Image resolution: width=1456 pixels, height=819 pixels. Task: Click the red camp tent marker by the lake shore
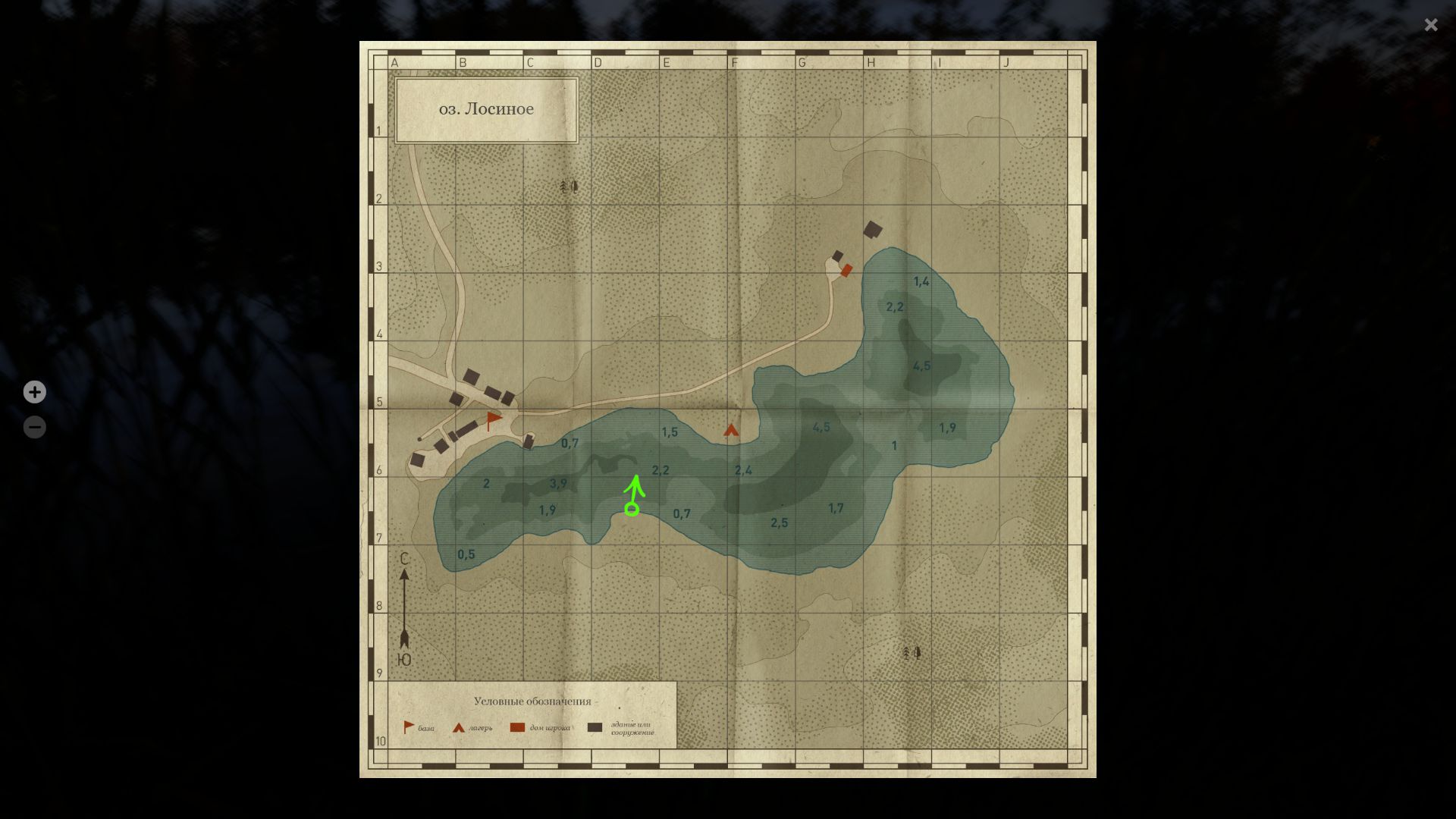[730, 428]
